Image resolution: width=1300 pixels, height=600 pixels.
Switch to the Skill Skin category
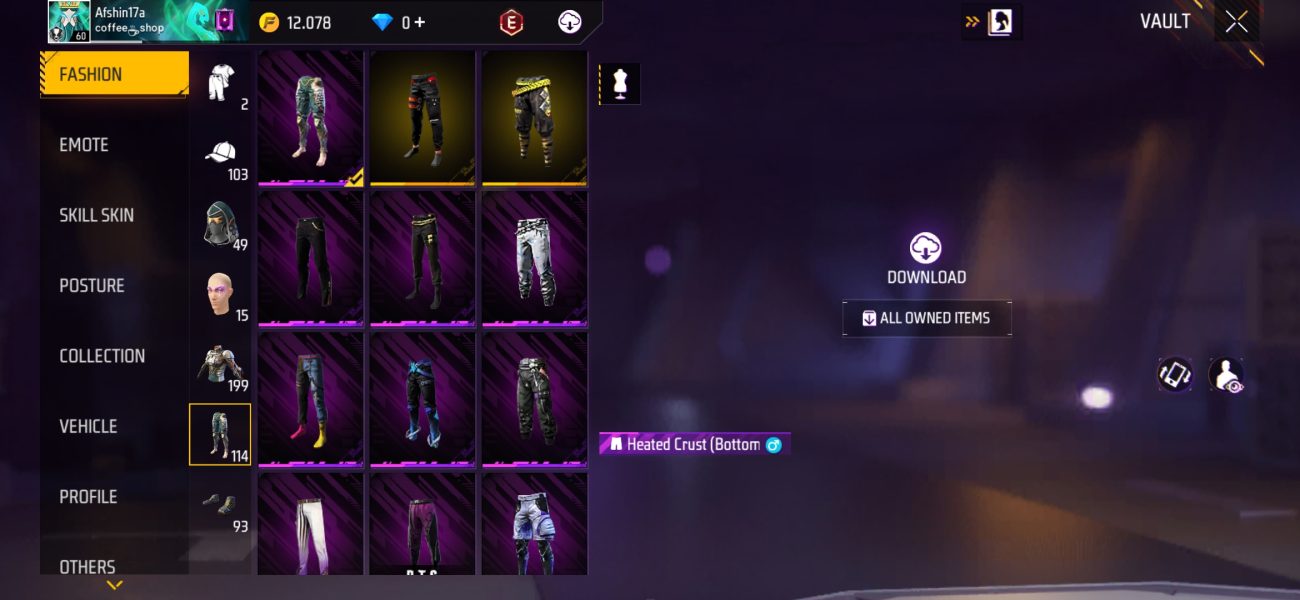96,215
